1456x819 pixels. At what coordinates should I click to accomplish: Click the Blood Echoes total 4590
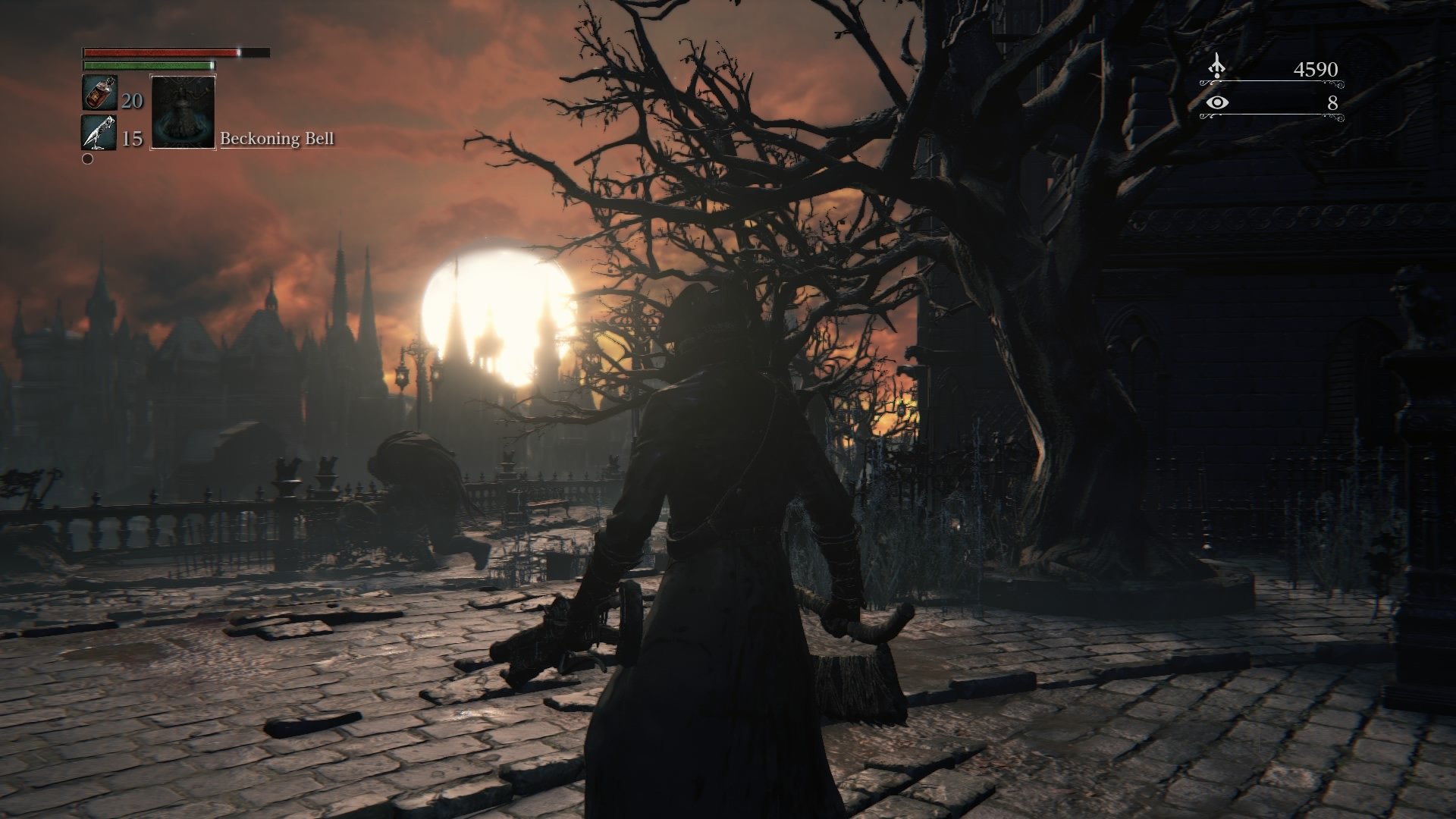1315,68
